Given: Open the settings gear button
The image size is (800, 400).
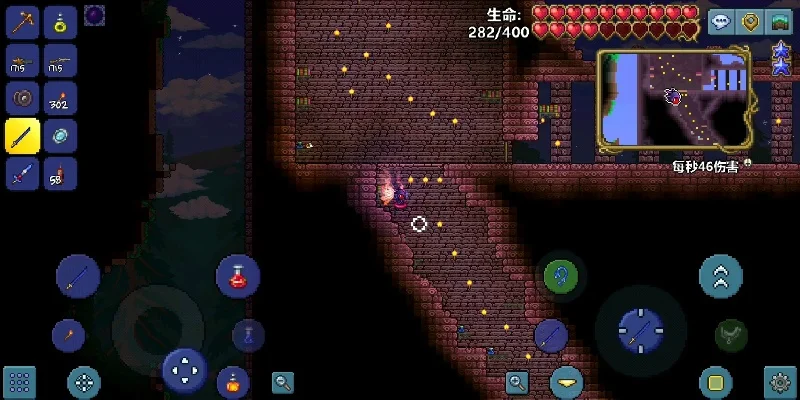Looking at the screenshot, I should 780,381.
